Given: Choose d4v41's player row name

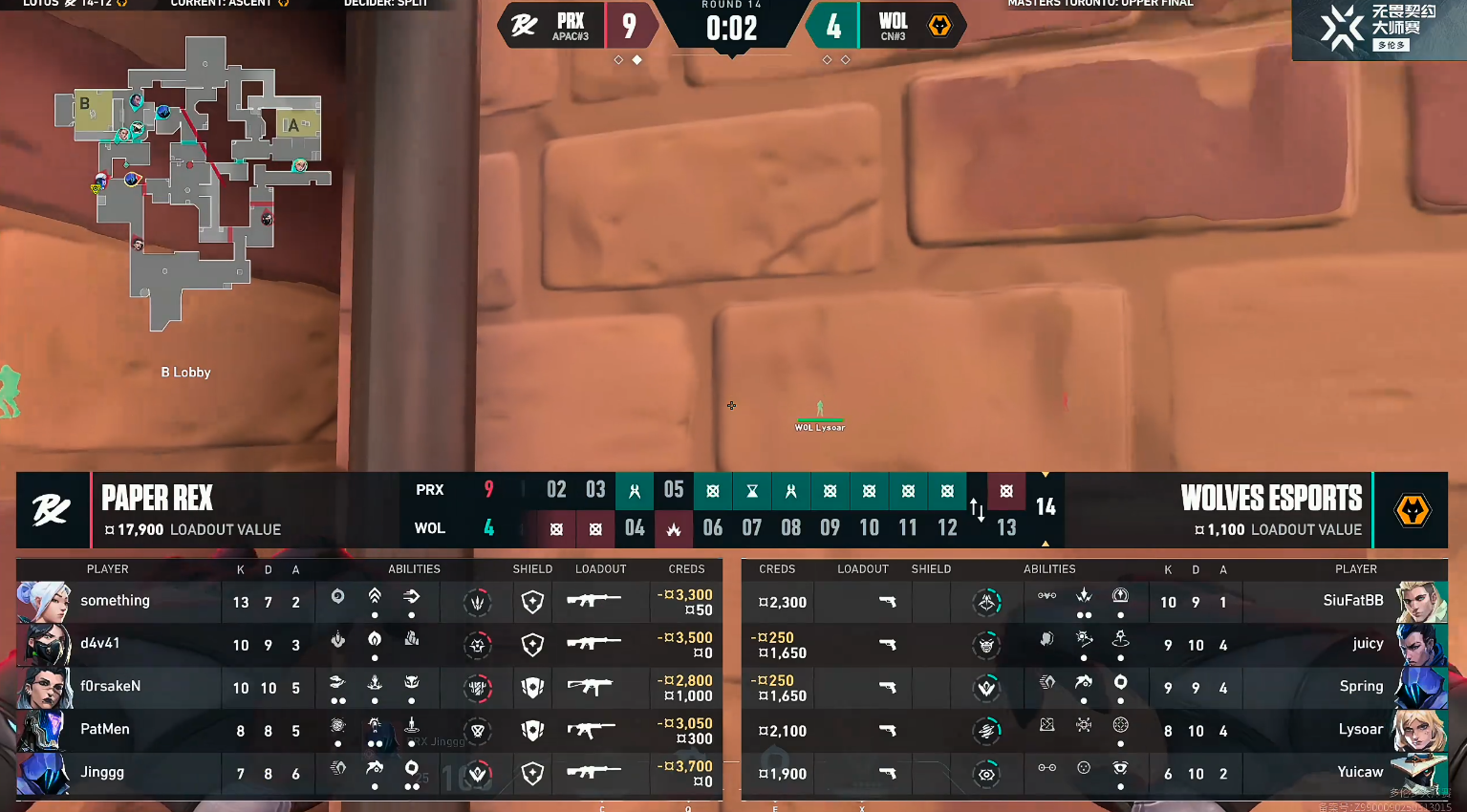Looking at the screenshot, I should pyautogui.click(x=100, y=644).
